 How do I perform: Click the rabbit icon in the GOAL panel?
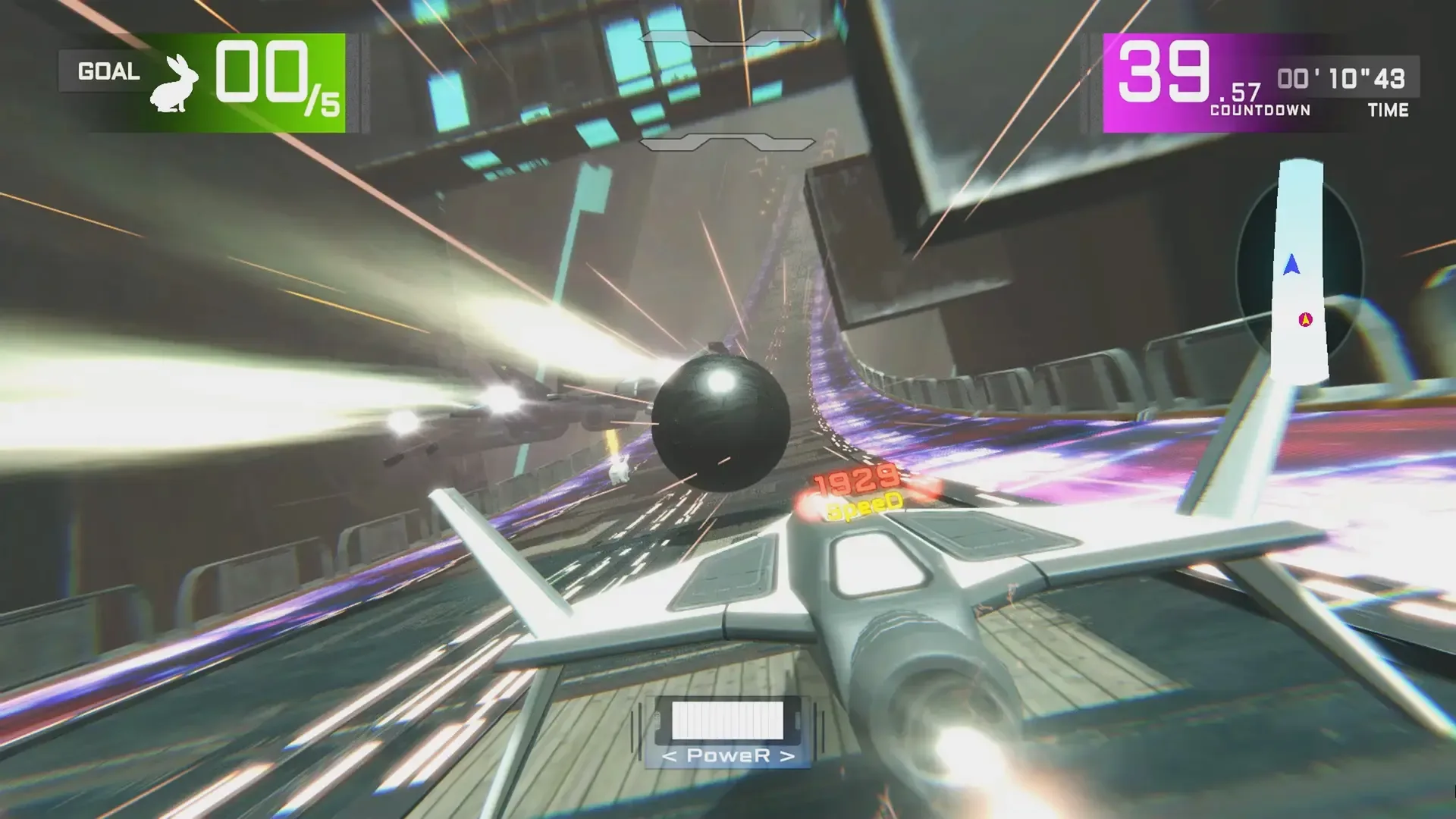point(176,81)
